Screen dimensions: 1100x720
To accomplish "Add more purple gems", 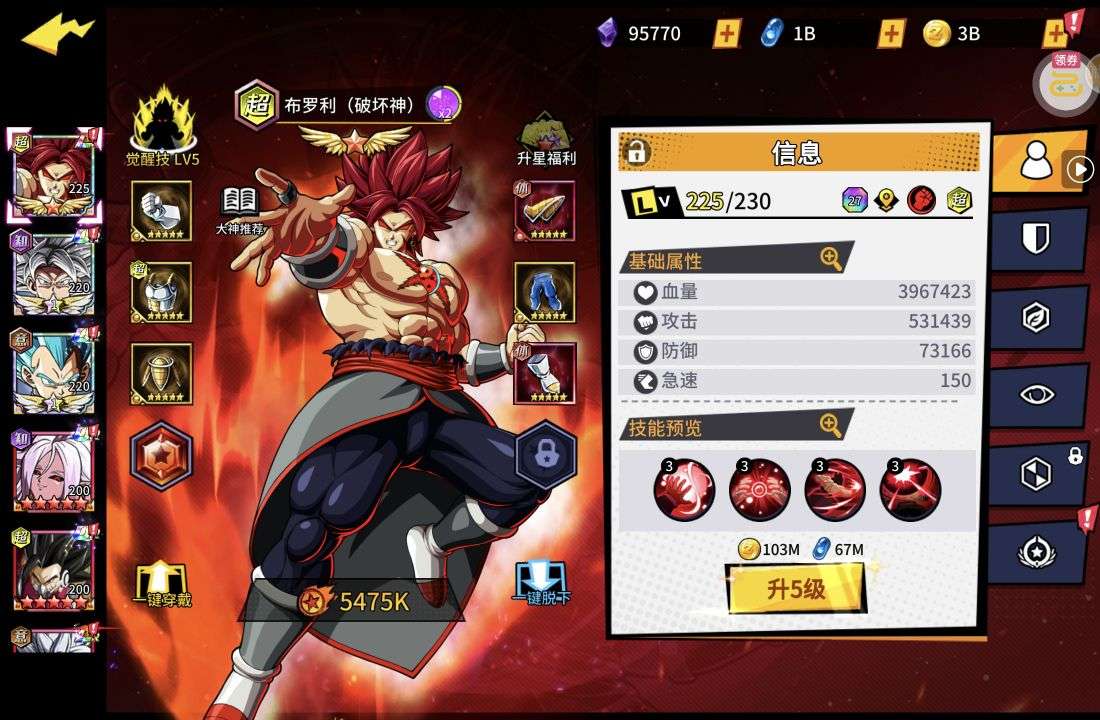I will pyautogui.click(x=727, y=33).
